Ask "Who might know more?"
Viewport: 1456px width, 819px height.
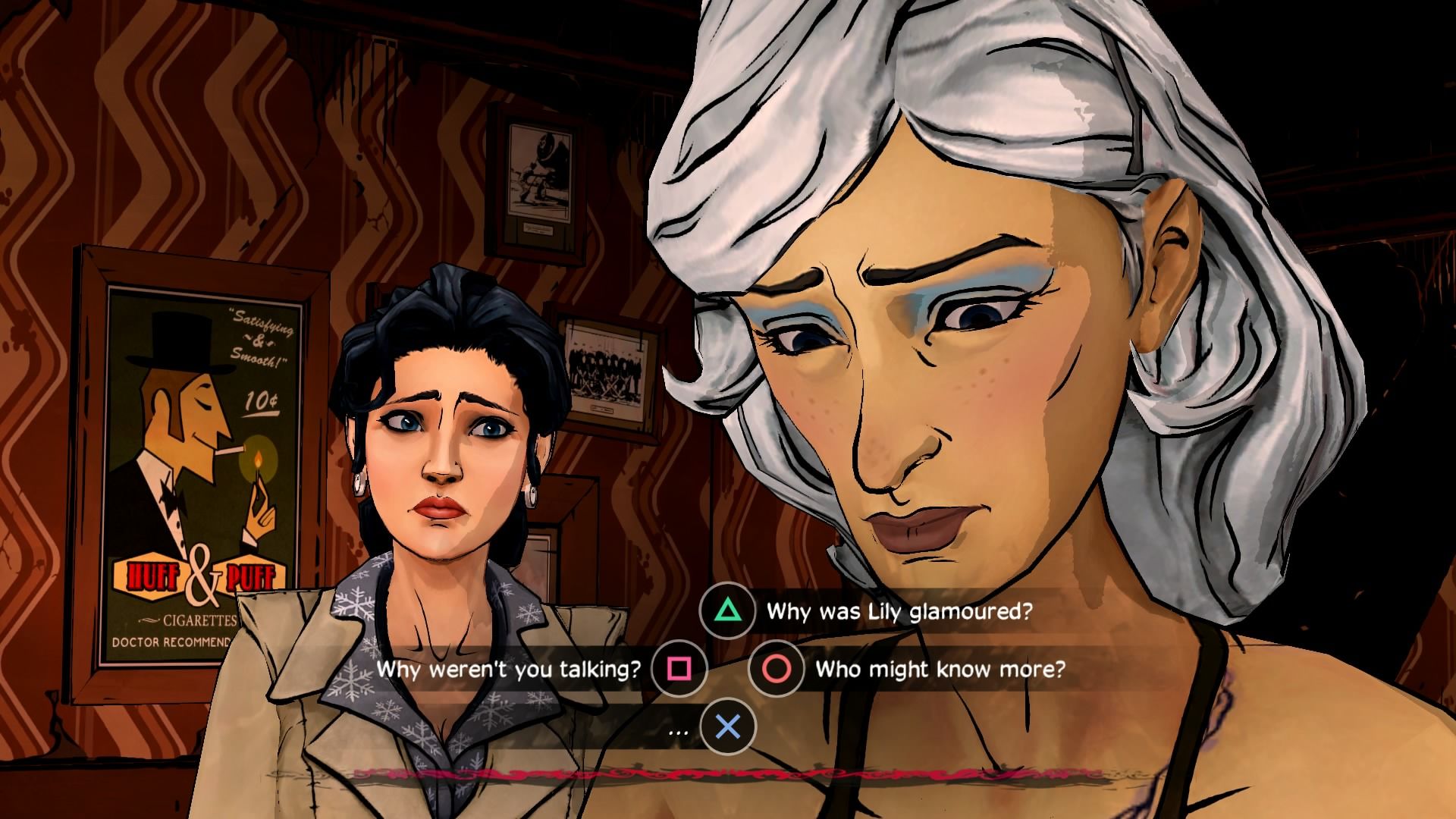click(x=939, y=669)
